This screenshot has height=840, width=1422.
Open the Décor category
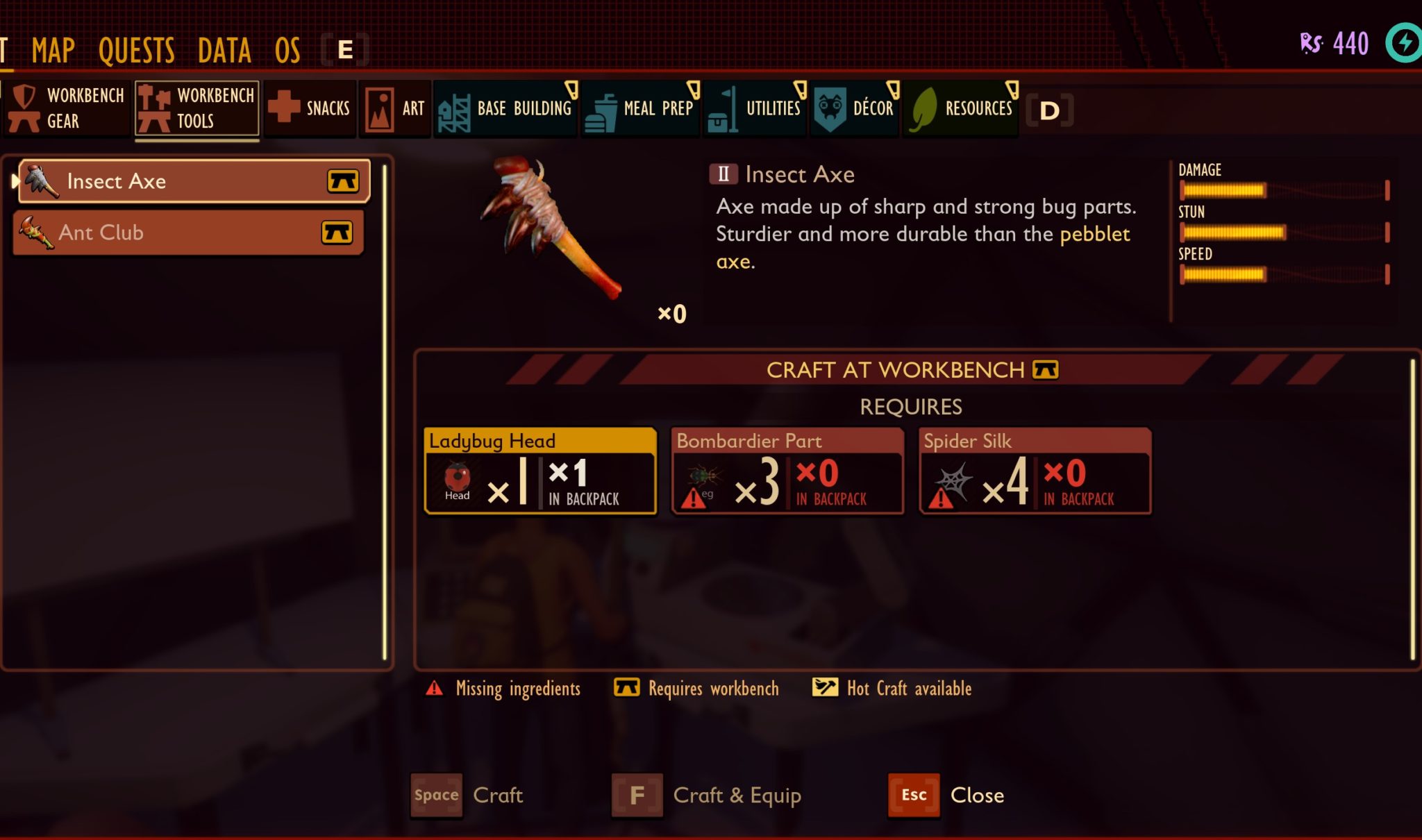(855, 108)
